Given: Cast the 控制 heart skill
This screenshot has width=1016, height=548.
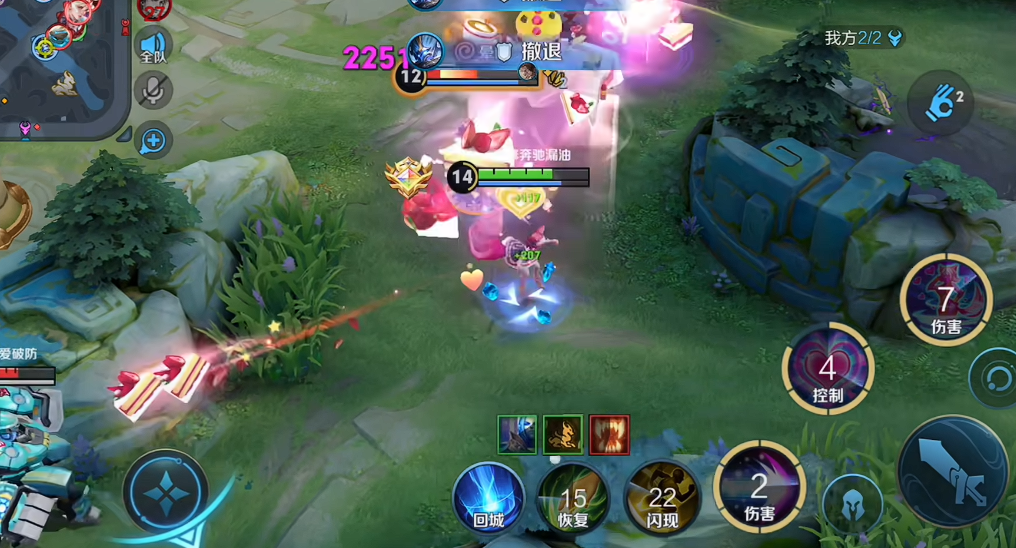Looking at the screenshot, I should click(x=828, y=369).
